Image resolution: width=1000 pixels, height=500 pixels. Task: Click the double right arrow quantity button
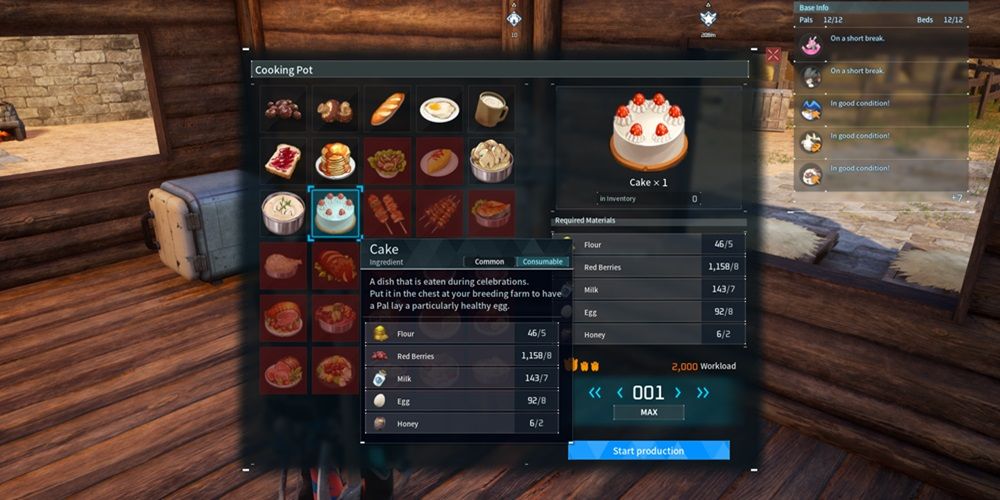click(703, 393)
